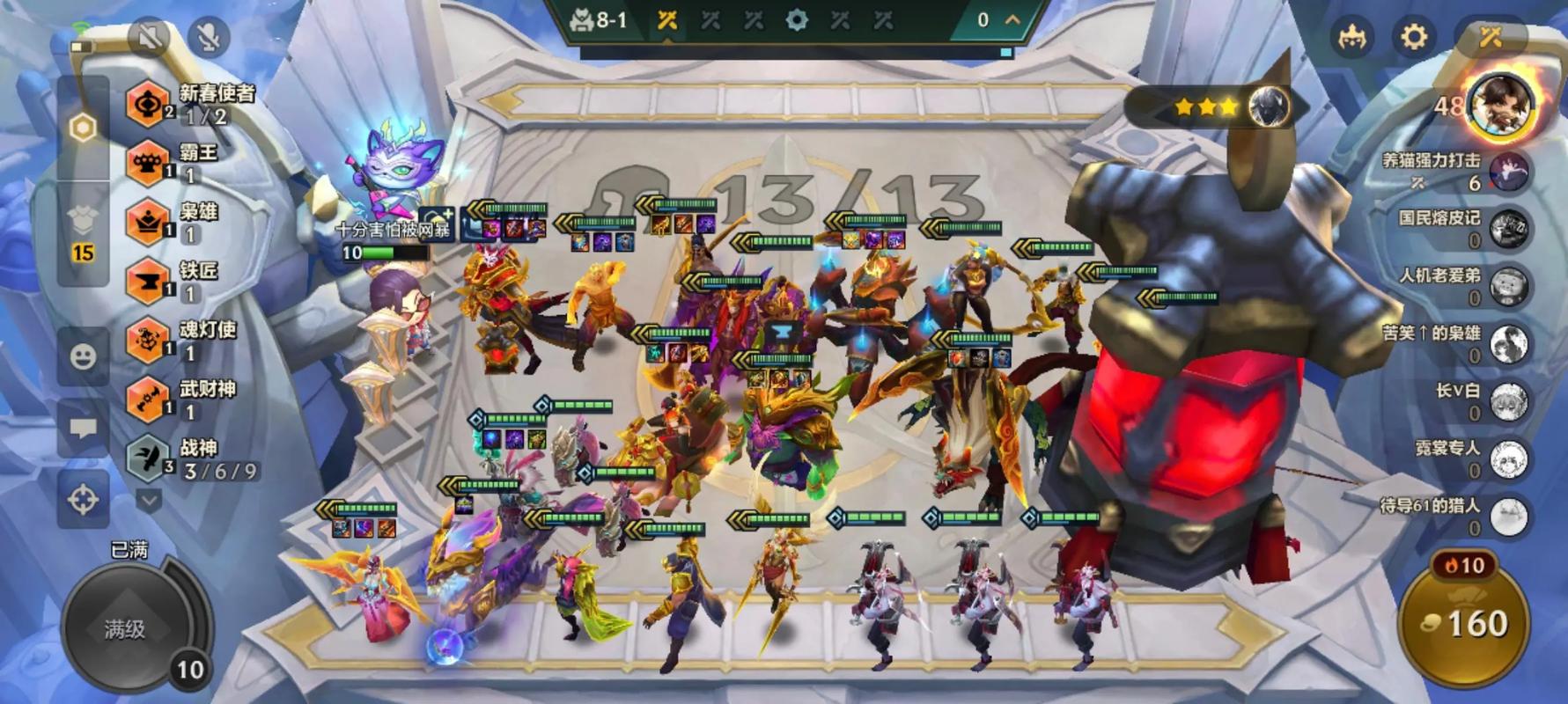The height and width of the screenshot is (704, 1568).
Task: Toggle the microphone mute icon
Action: click(x=209, y=36)
